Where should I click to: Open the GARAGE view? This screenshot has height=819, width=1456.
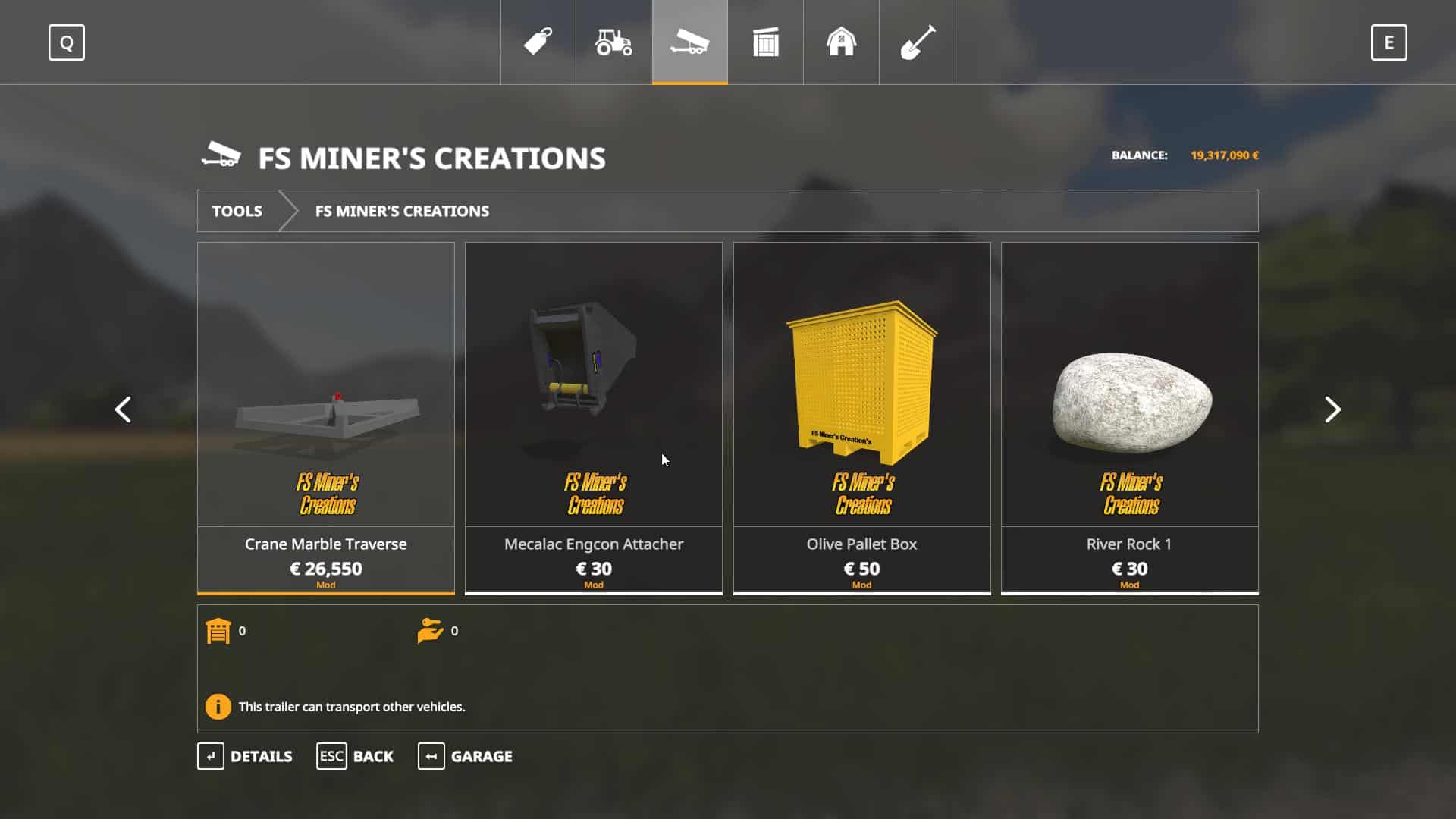click(465, 756)
